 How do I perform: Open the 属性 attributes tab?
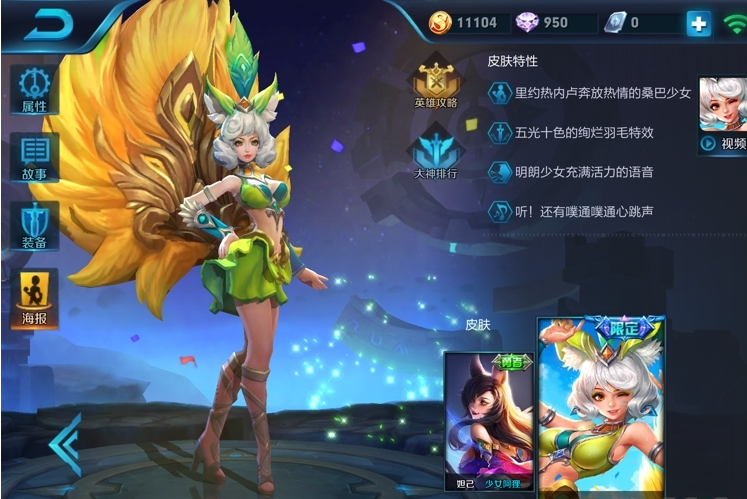click(x=34, y=90)
